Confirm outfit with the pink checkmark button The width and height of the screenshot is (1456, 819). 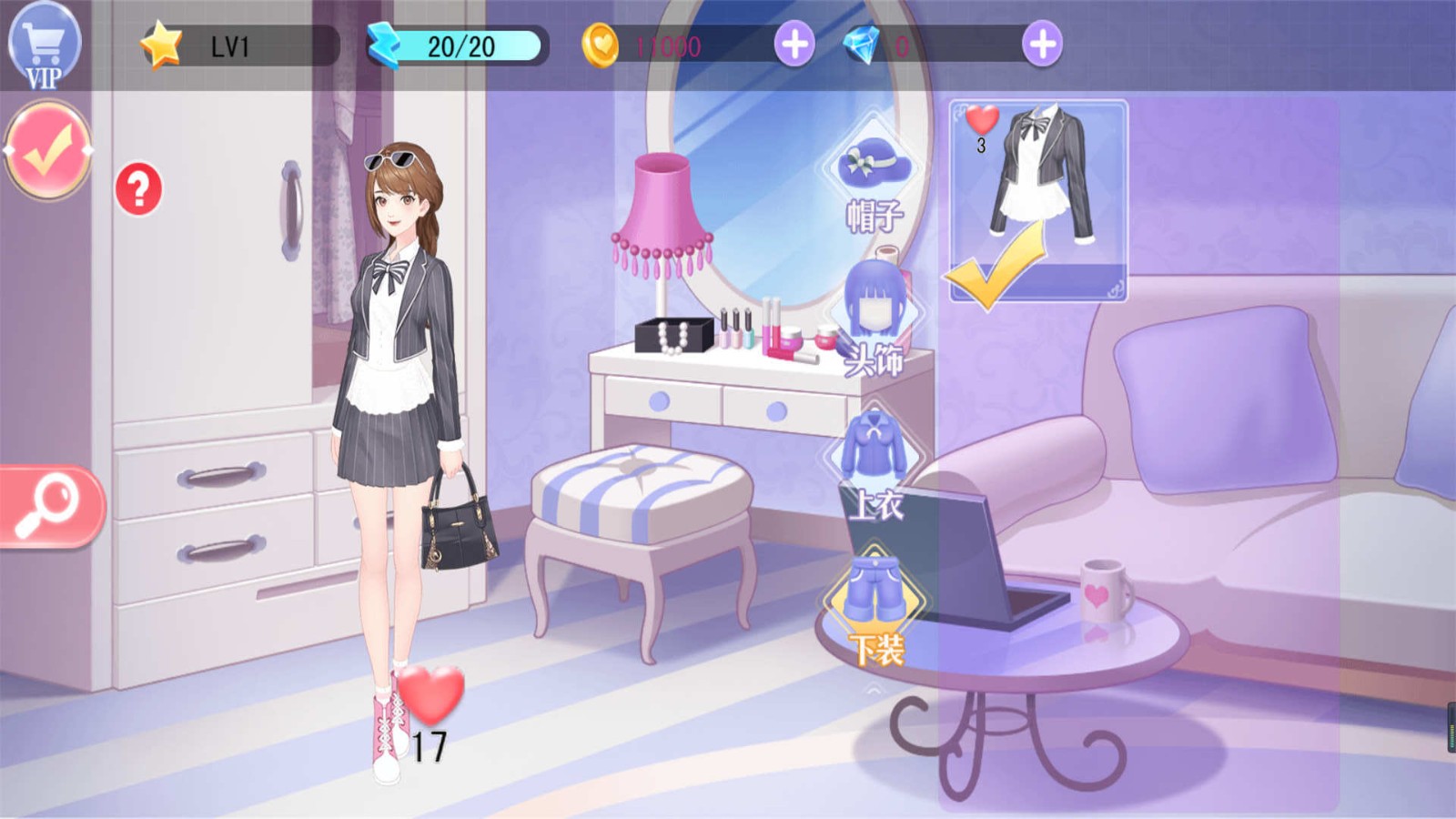[x=47, y=150]
